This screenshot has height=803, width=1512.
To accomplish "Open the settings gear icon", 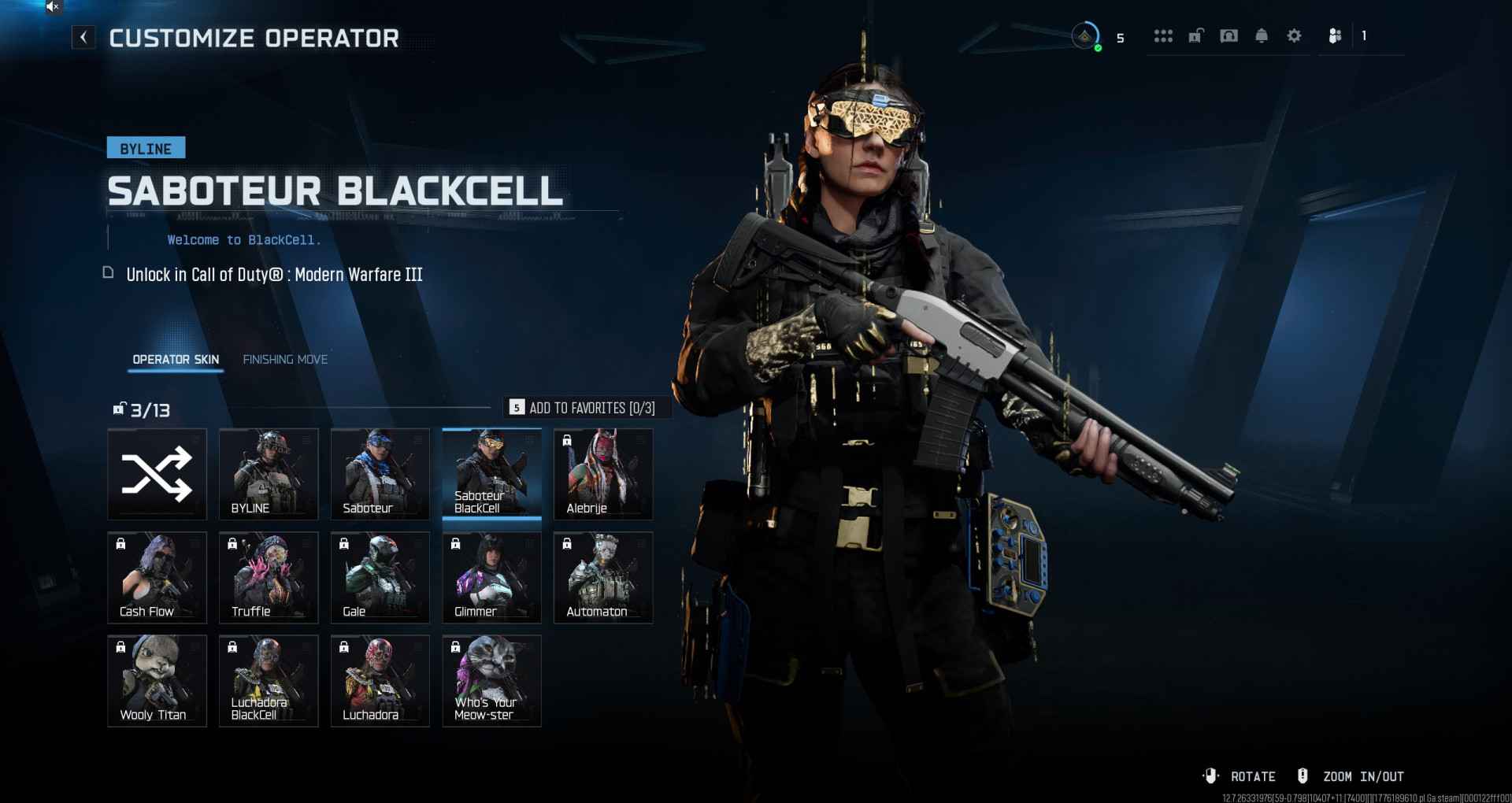I will coord(1294,36).
